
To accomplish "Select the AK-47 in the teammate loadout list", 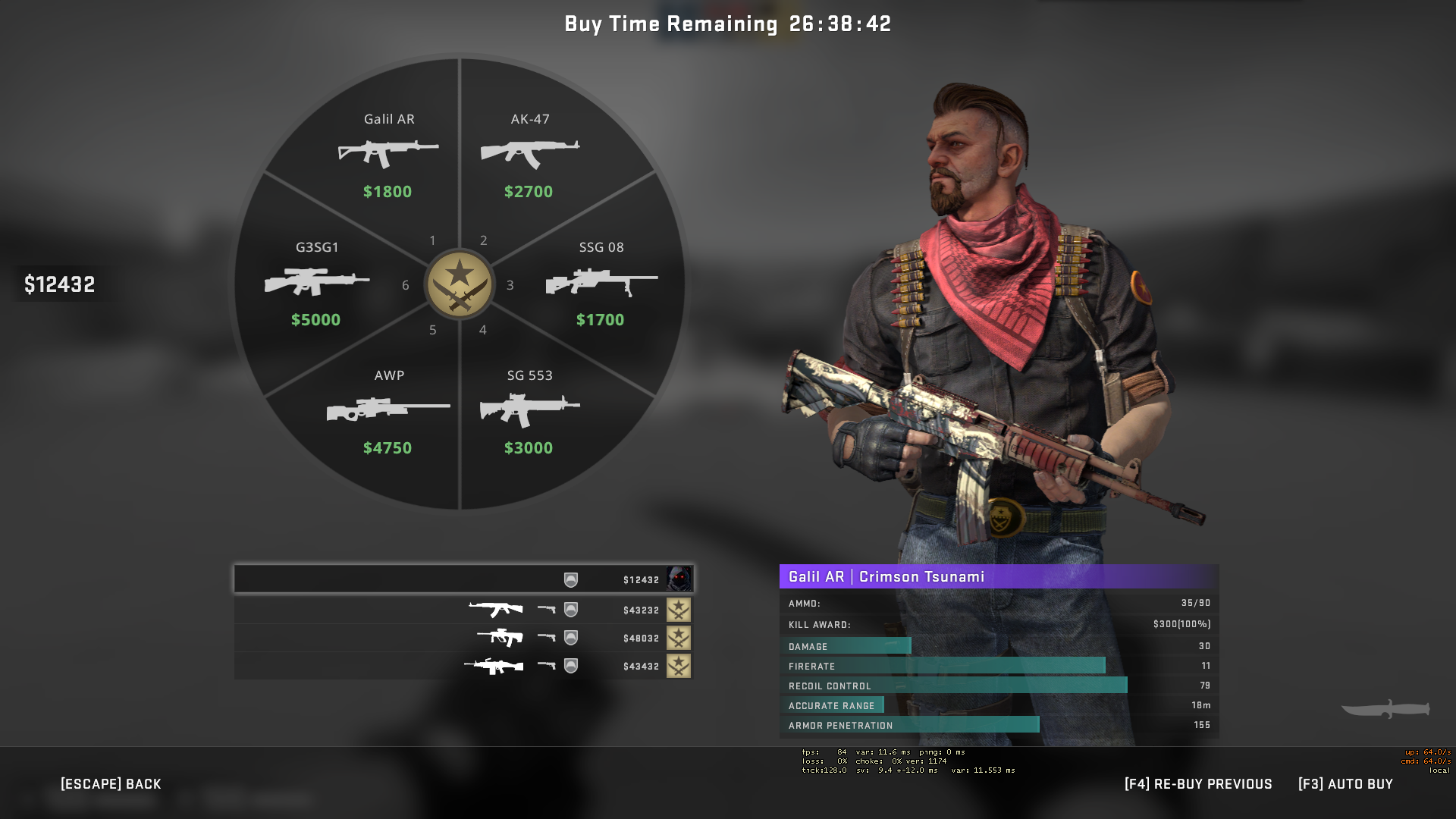I will [x=497, y=610].
